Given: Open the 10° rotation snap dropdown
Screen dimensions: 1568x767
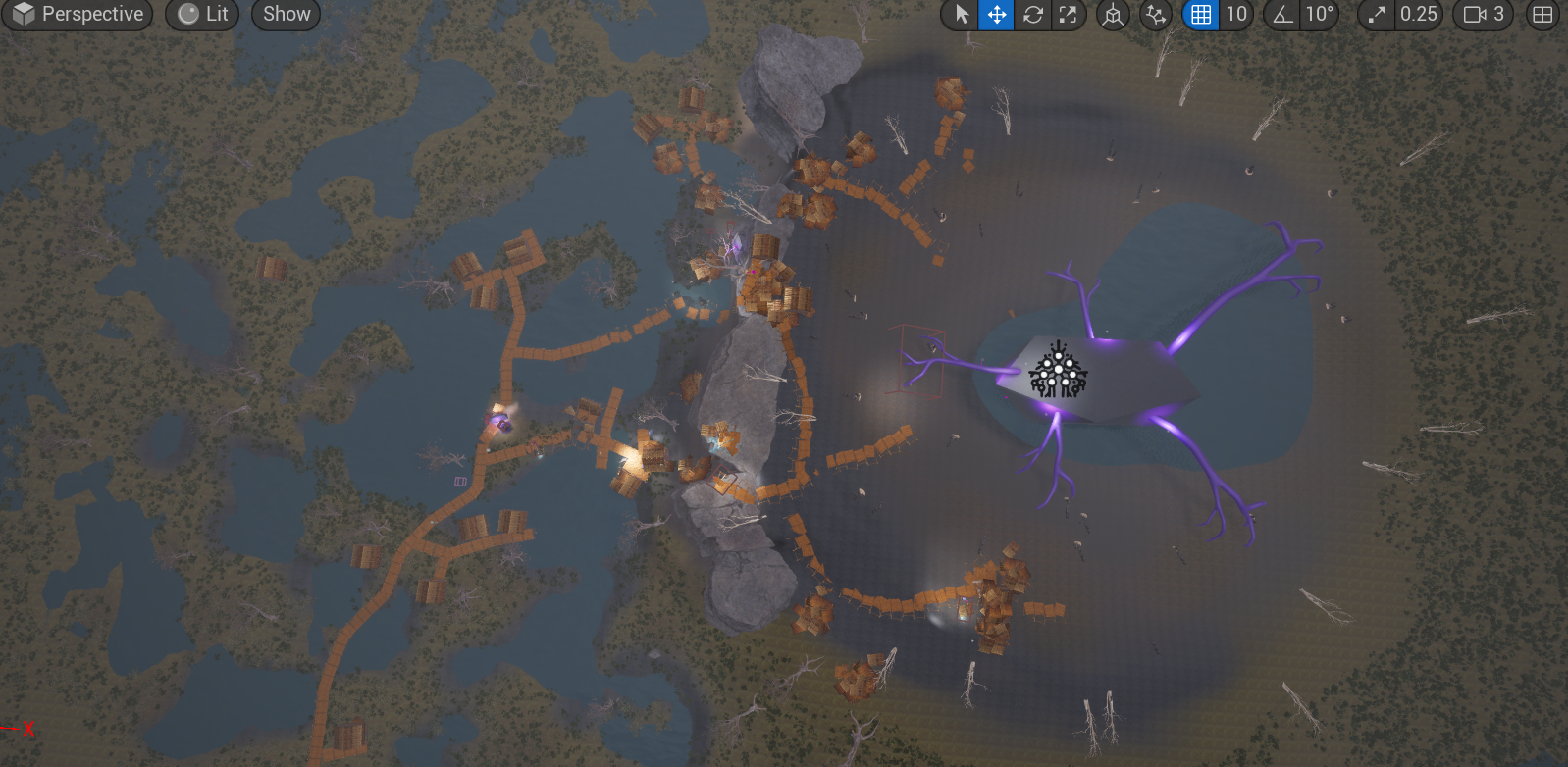Looking at the screenshot, I should click(x=1319, y=15).
